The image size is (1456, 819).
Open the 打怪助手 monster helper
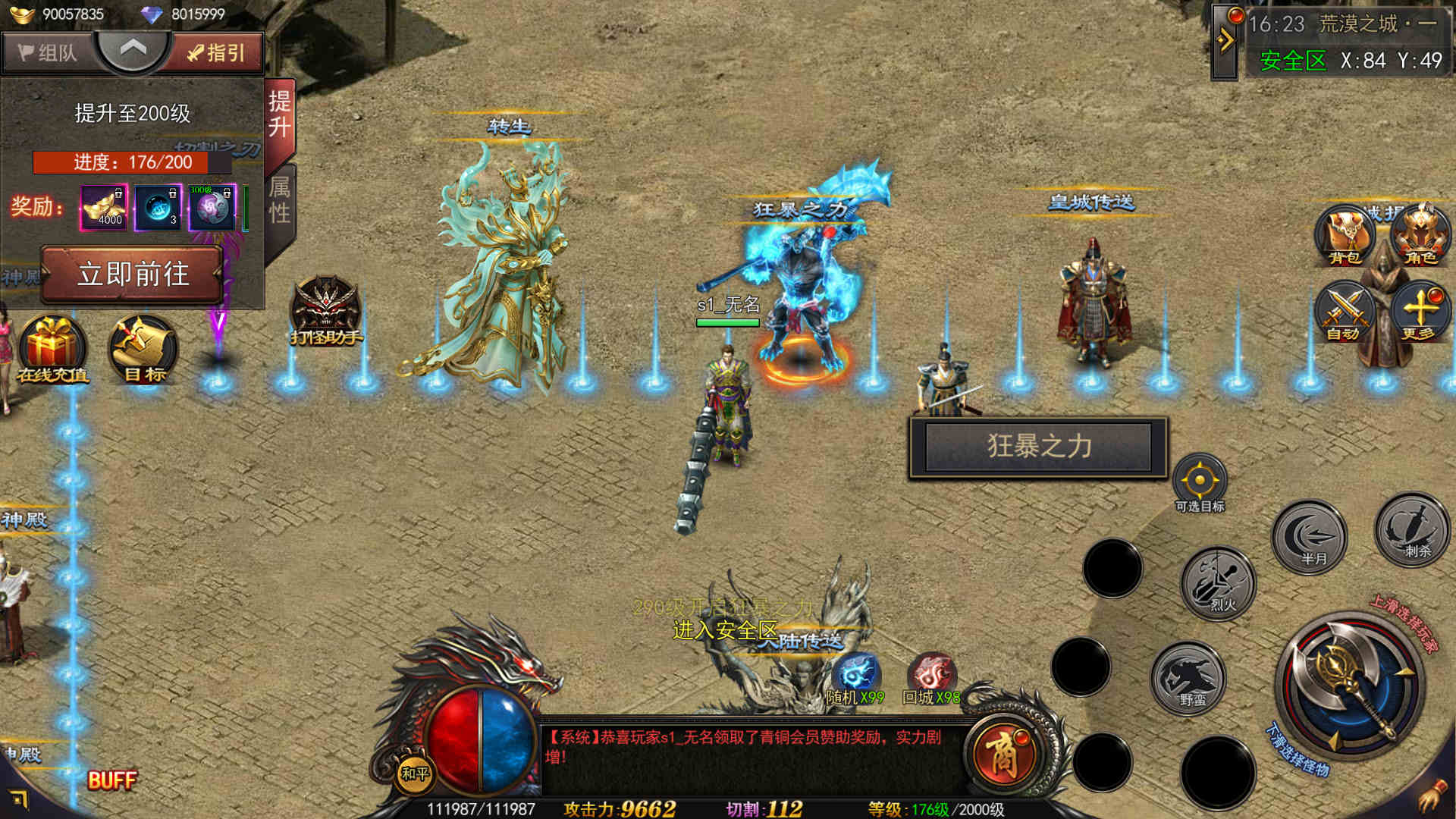pos(326,311)
